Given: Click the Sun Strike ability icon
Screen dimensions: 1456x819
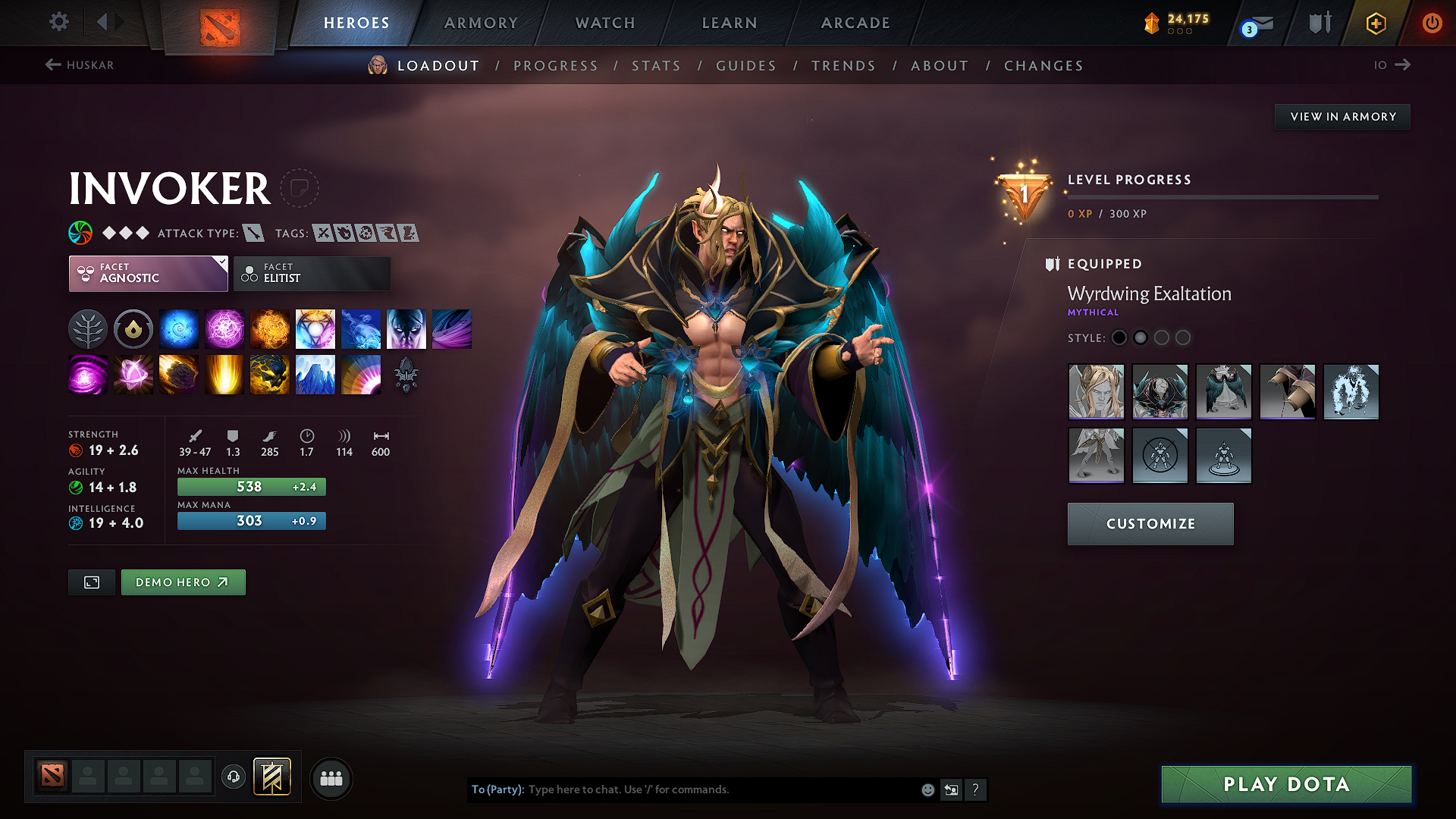Looking at the screenshot, I should pyautogui.click(x=224, y=374).
